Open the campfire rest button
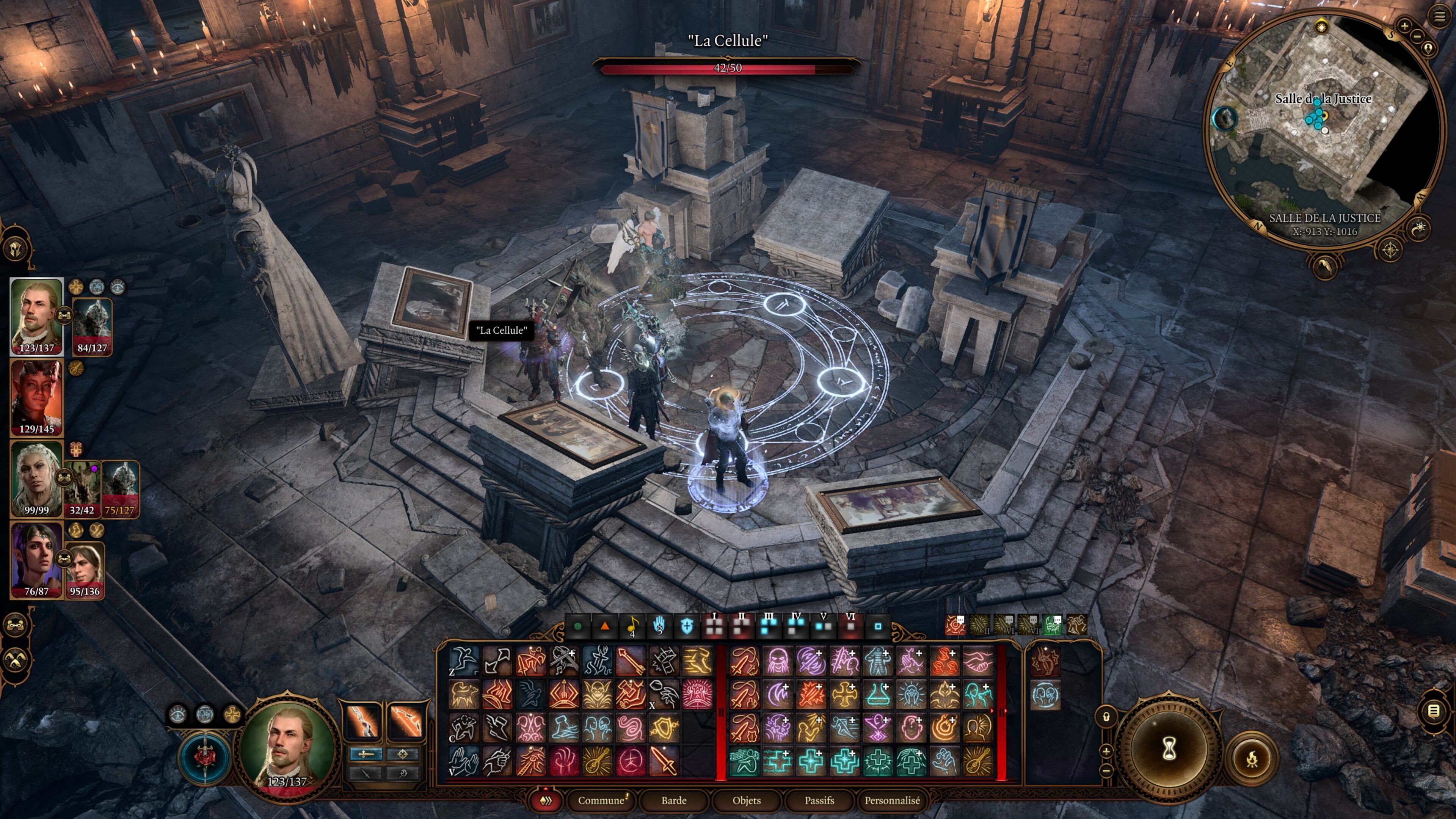The width and height of the screenshot is (1456, 819). click(x=1251, y=758)
